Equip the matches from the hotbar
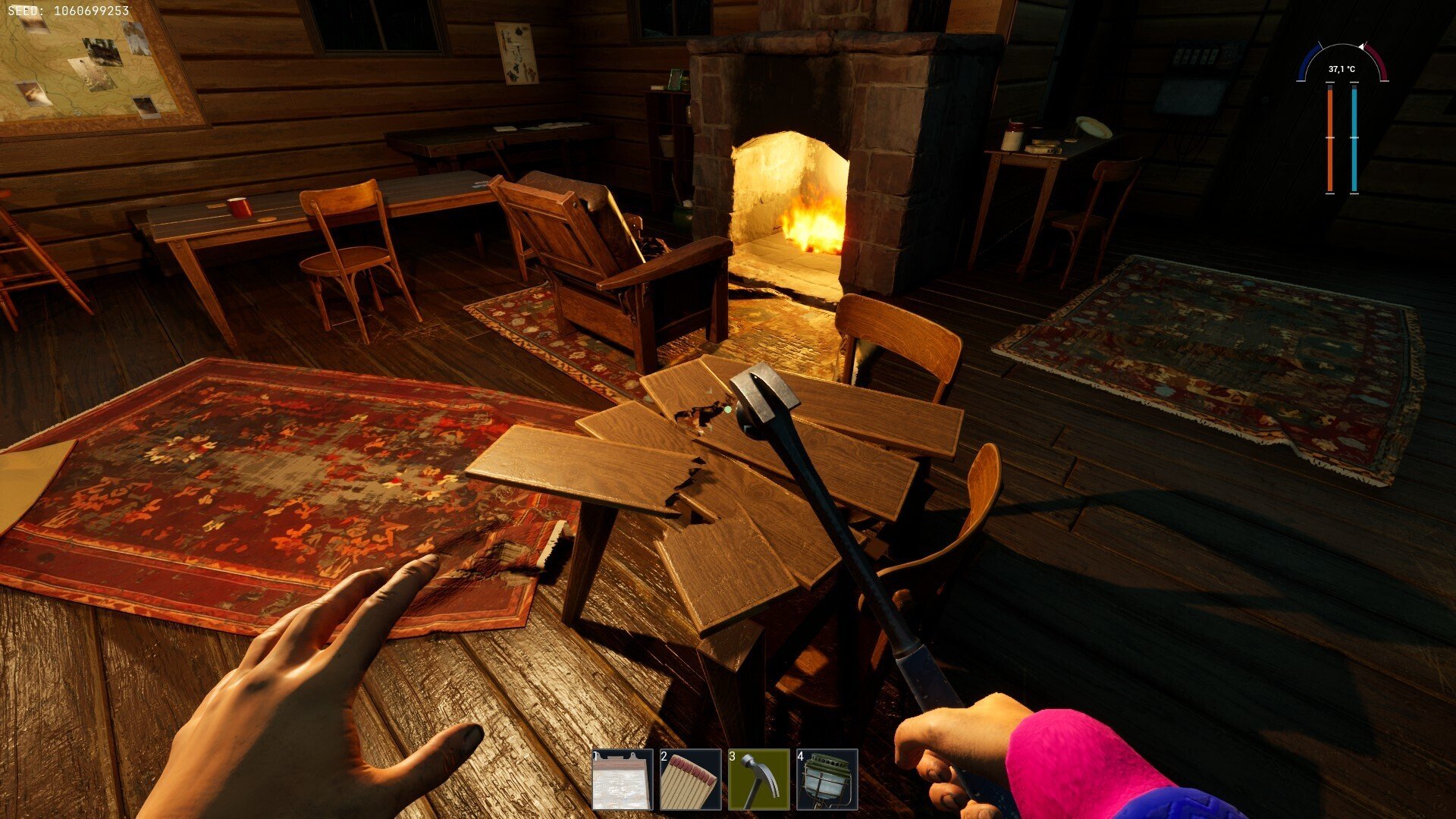 690,780
